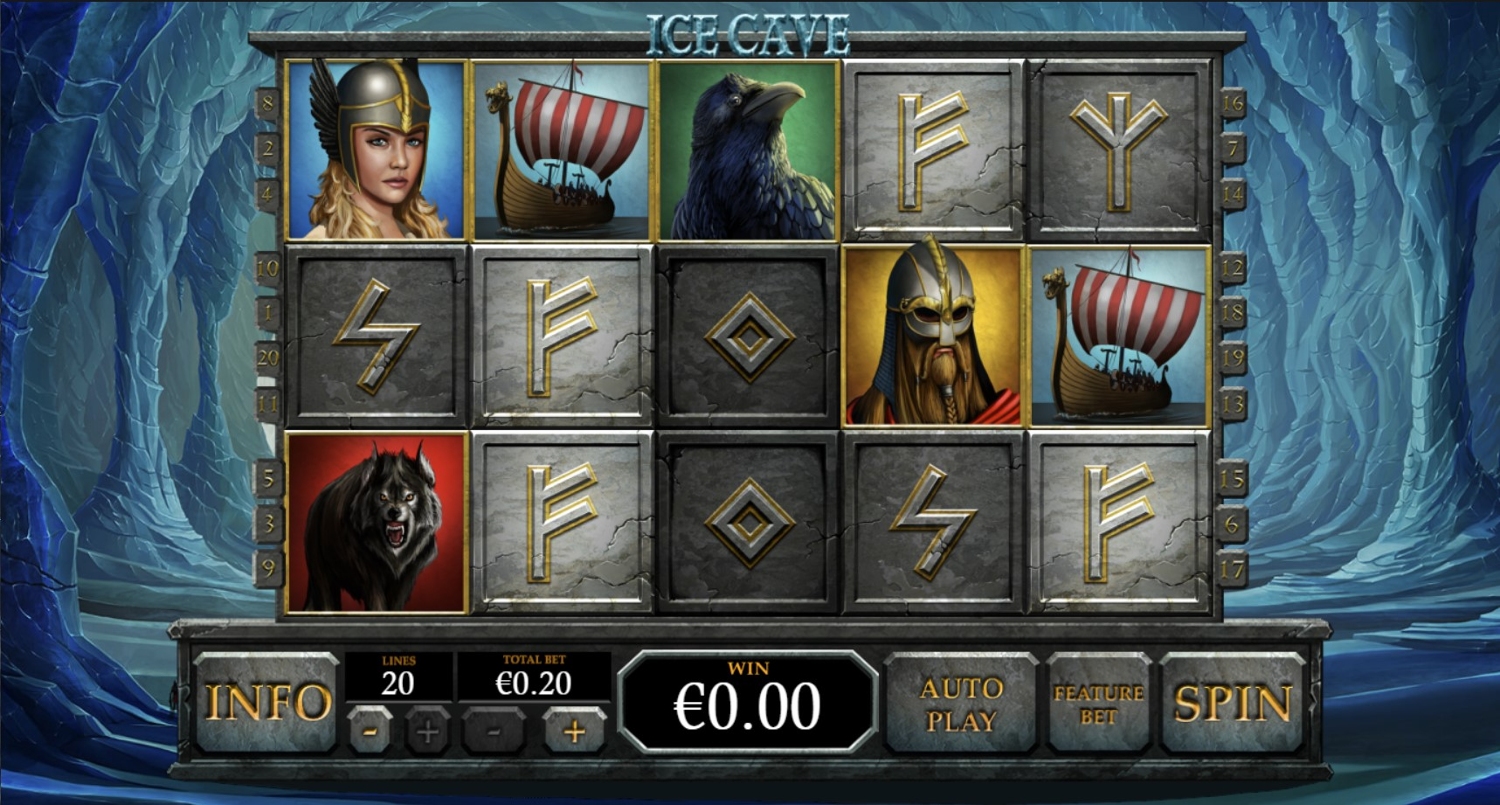The image size is (1500, 805).
Task: Select payline marker 8
Action: click(x=267, y=103)
